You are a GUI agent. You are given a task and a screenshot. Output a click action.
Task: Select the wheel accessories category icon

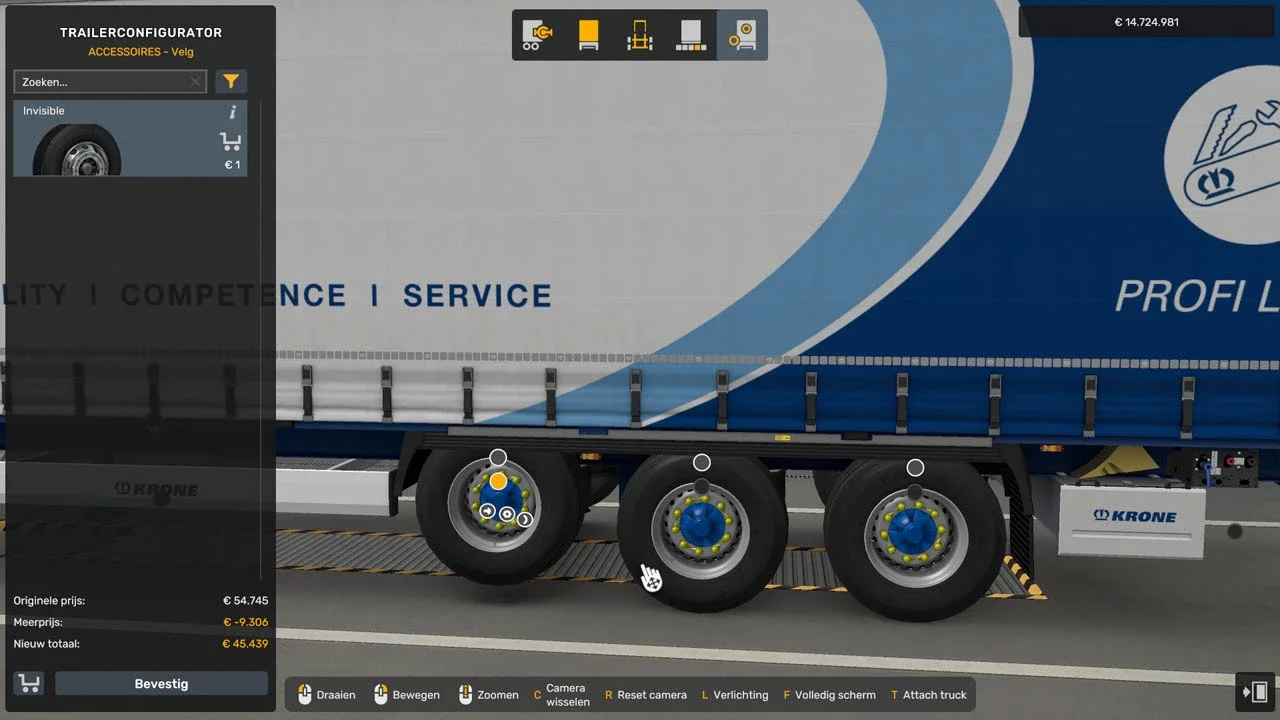pyautogui.click(x=742, y=35)
